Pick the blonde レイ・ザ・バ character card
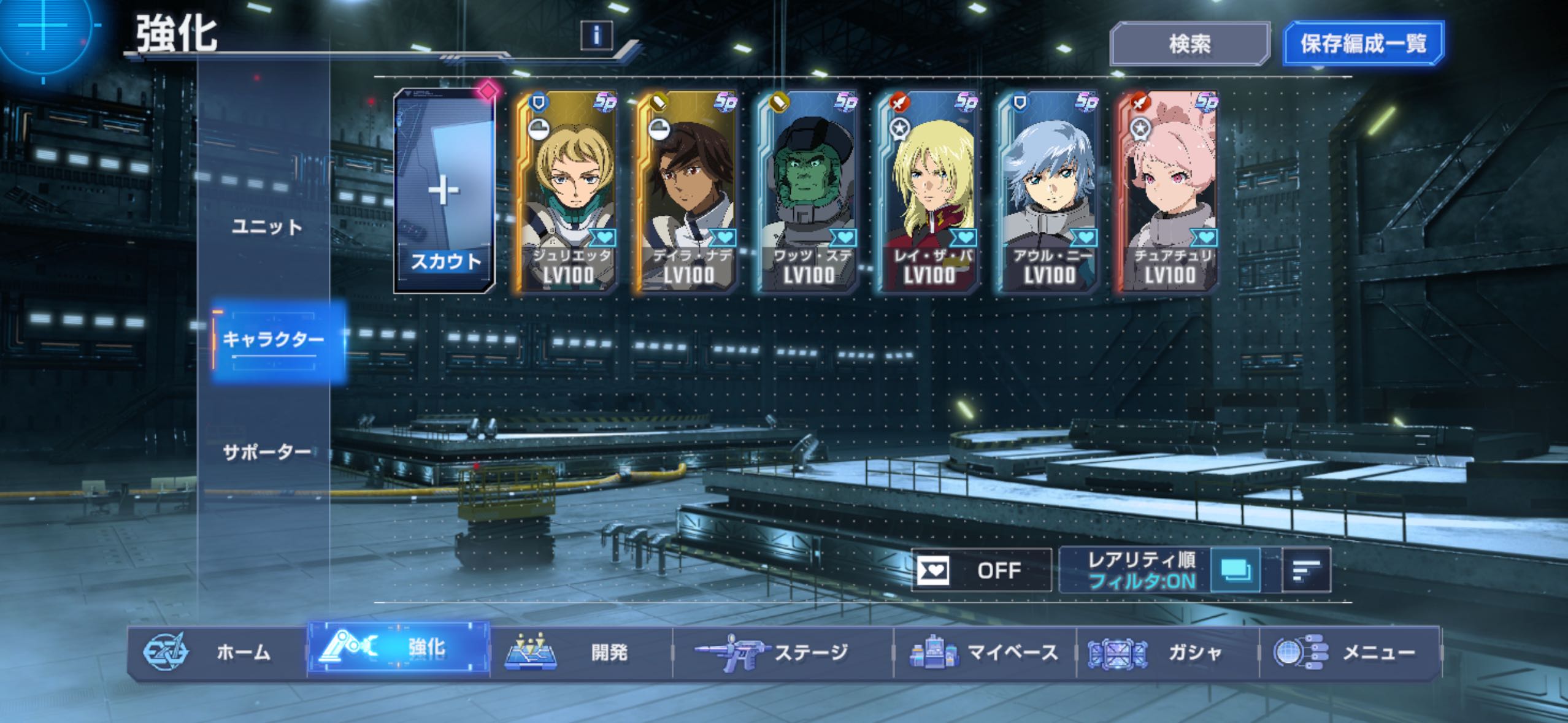Image resolution: width=1568 pixels, height=723 pixels. pos(928,191)
